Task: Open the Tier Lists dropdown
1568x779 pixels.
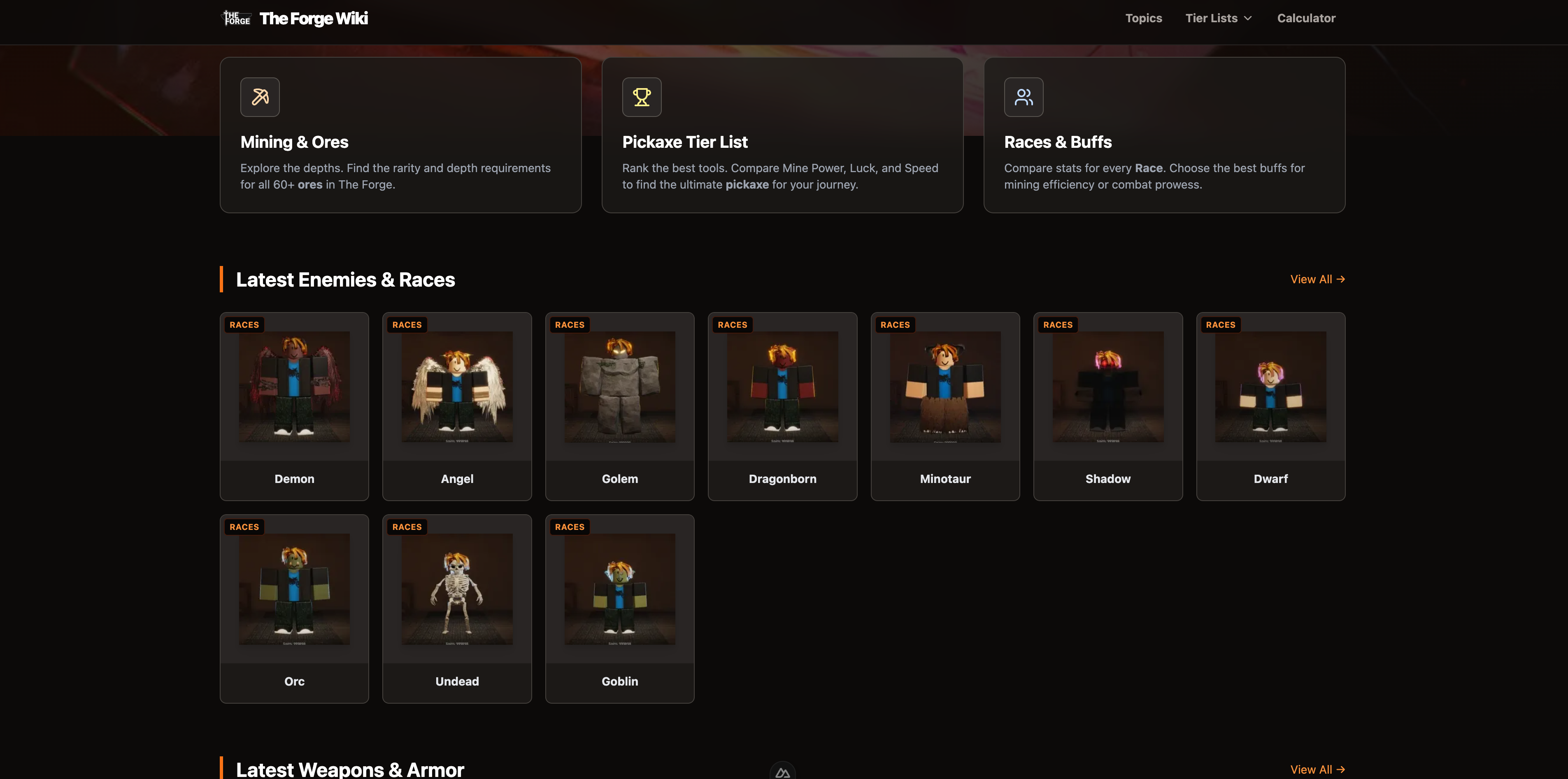Action: (x=1218, y=18)
